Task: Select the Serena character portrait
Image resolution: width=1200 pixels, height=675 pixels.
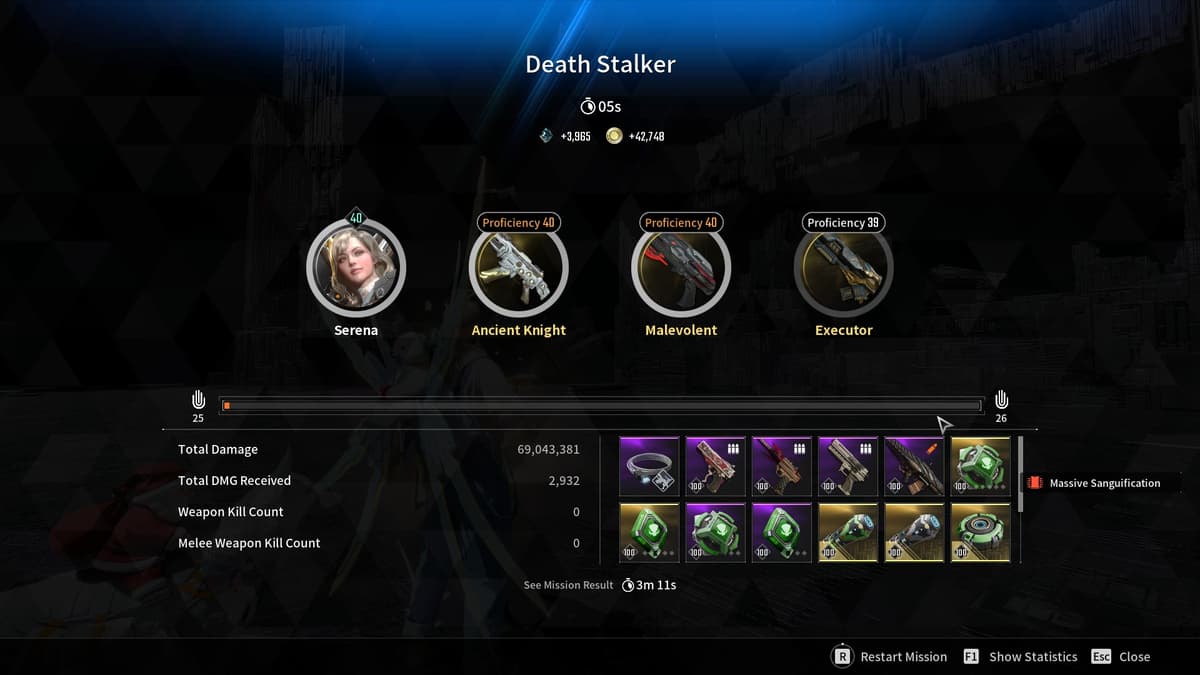Action: [356, 268]
